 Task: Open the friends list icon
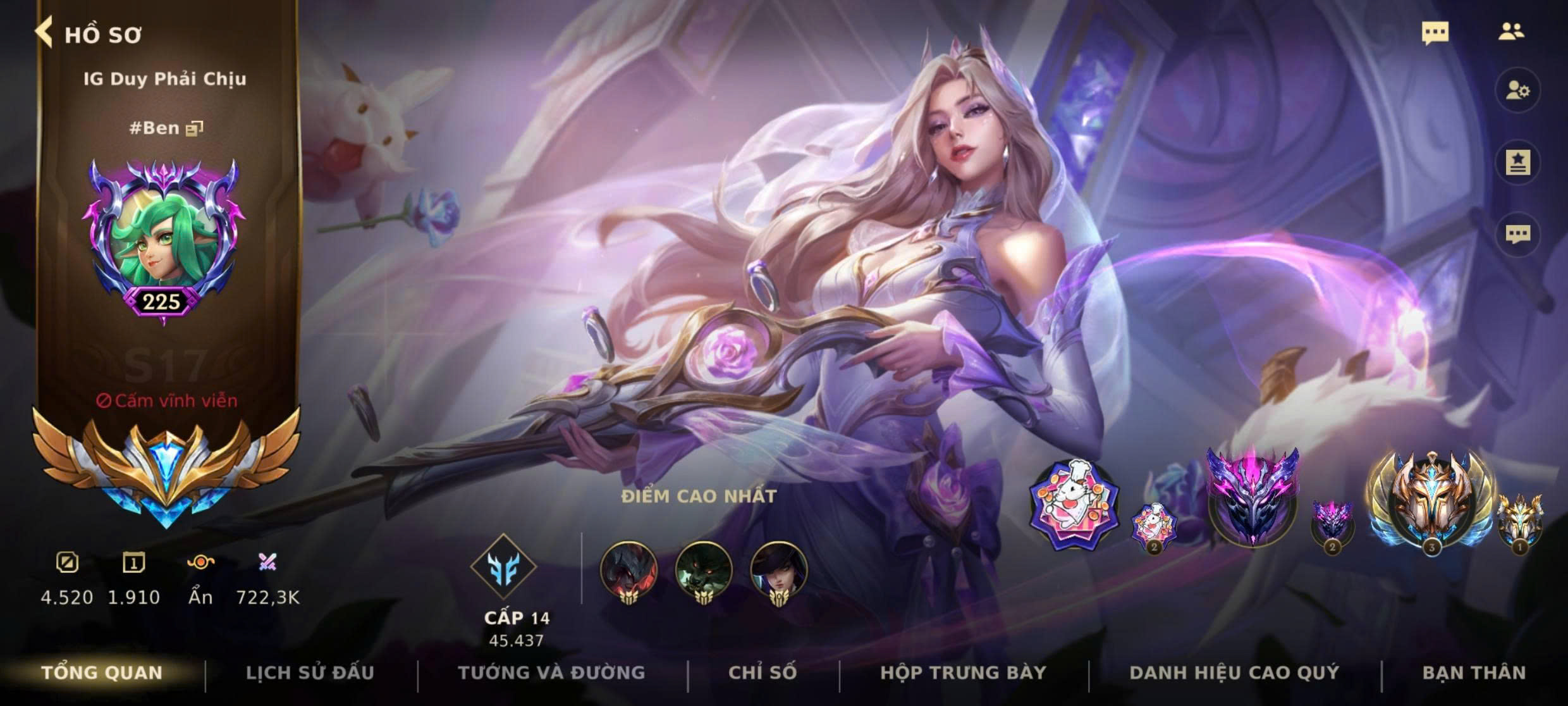pyautogui.click(x=1511, y=32)
